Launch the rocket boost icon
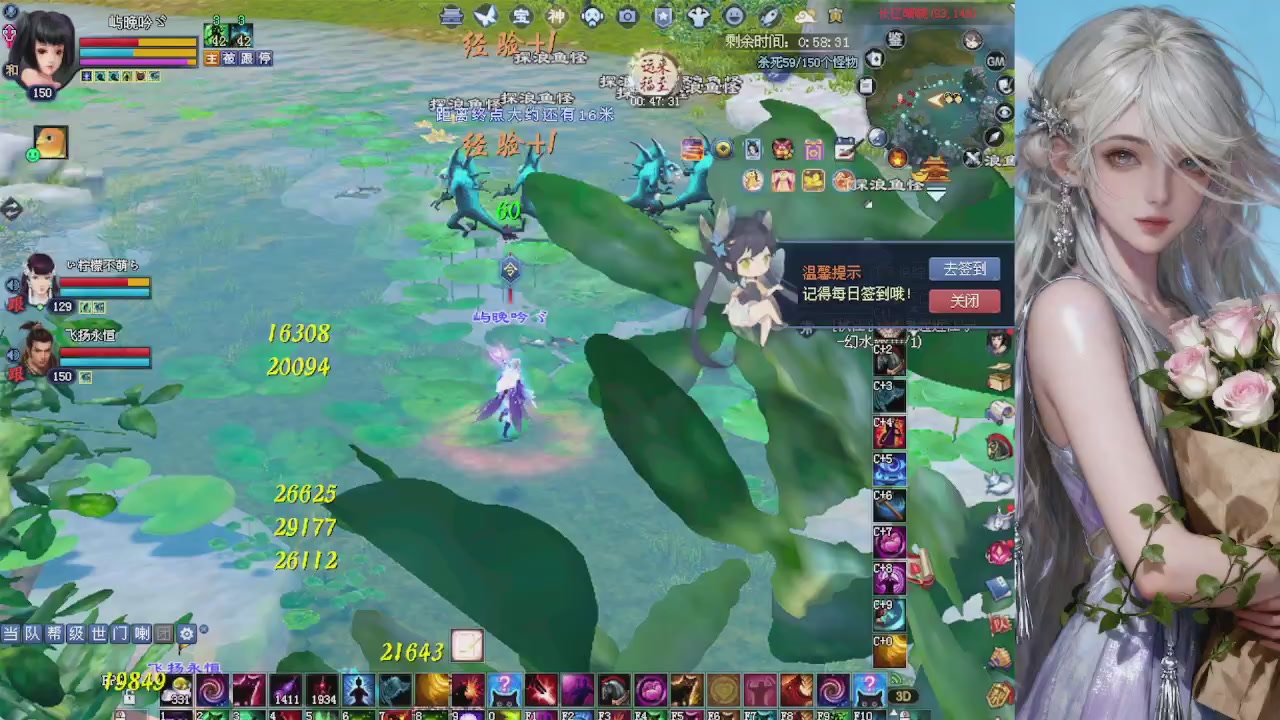This screenshot has height=720, width=1280. (768, 16)
